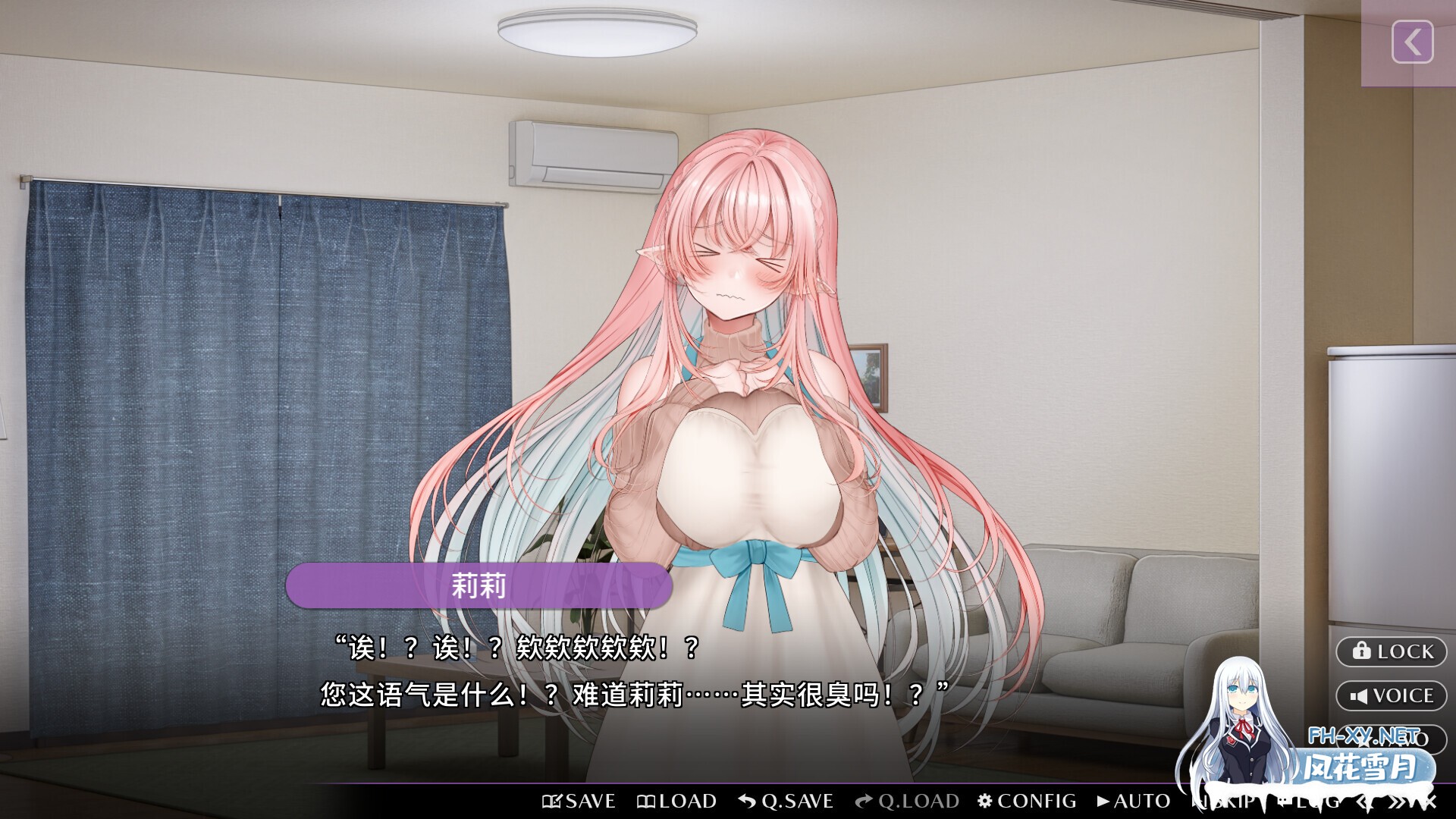Open the text backlog via the LOG icon
Screen dimensions: 1456x819
tap(1284, 802)
